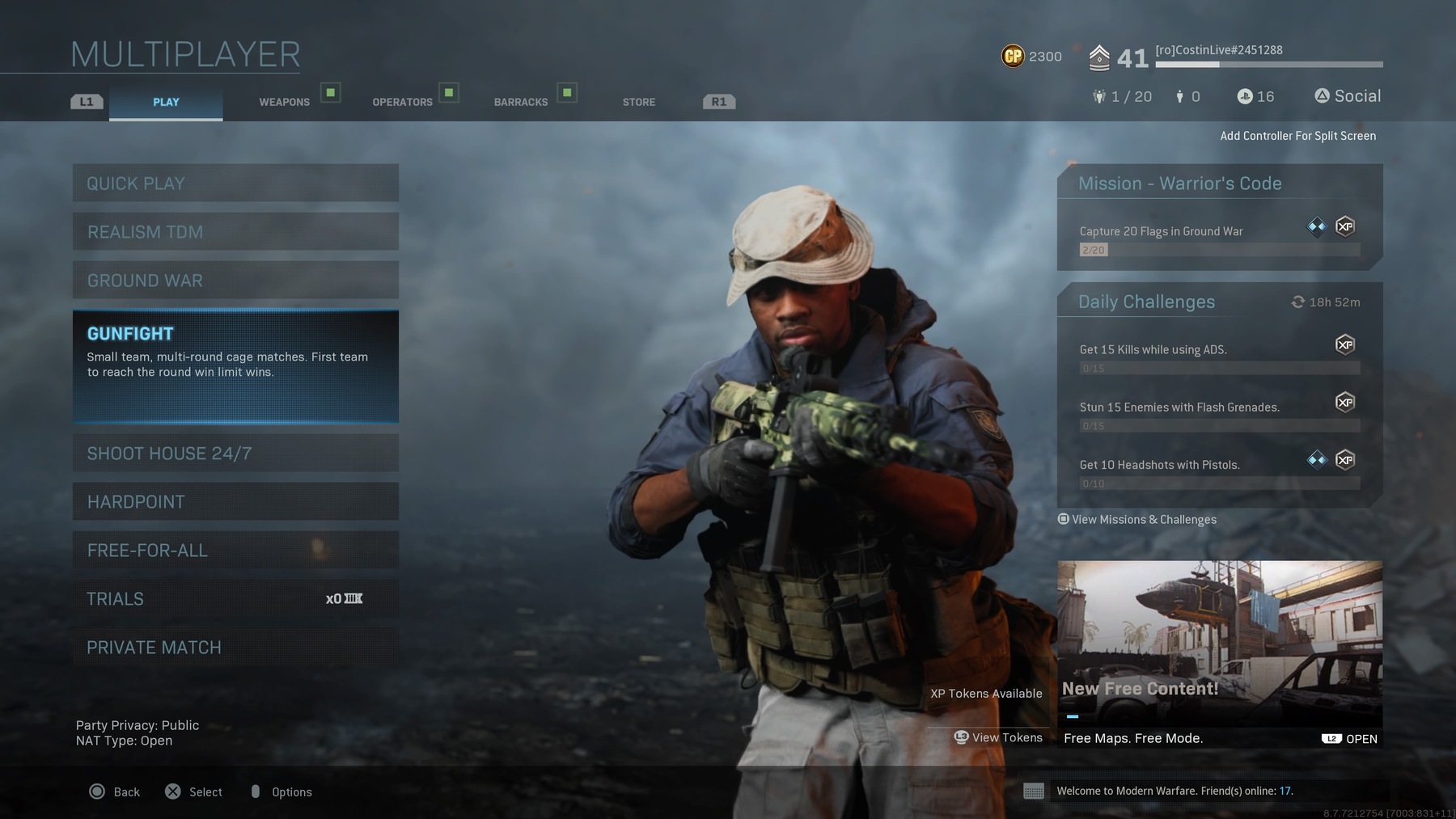The image size is (1456, 819).
Task: Start the Gunfight playlist
Action: click(x=235, y=365)
